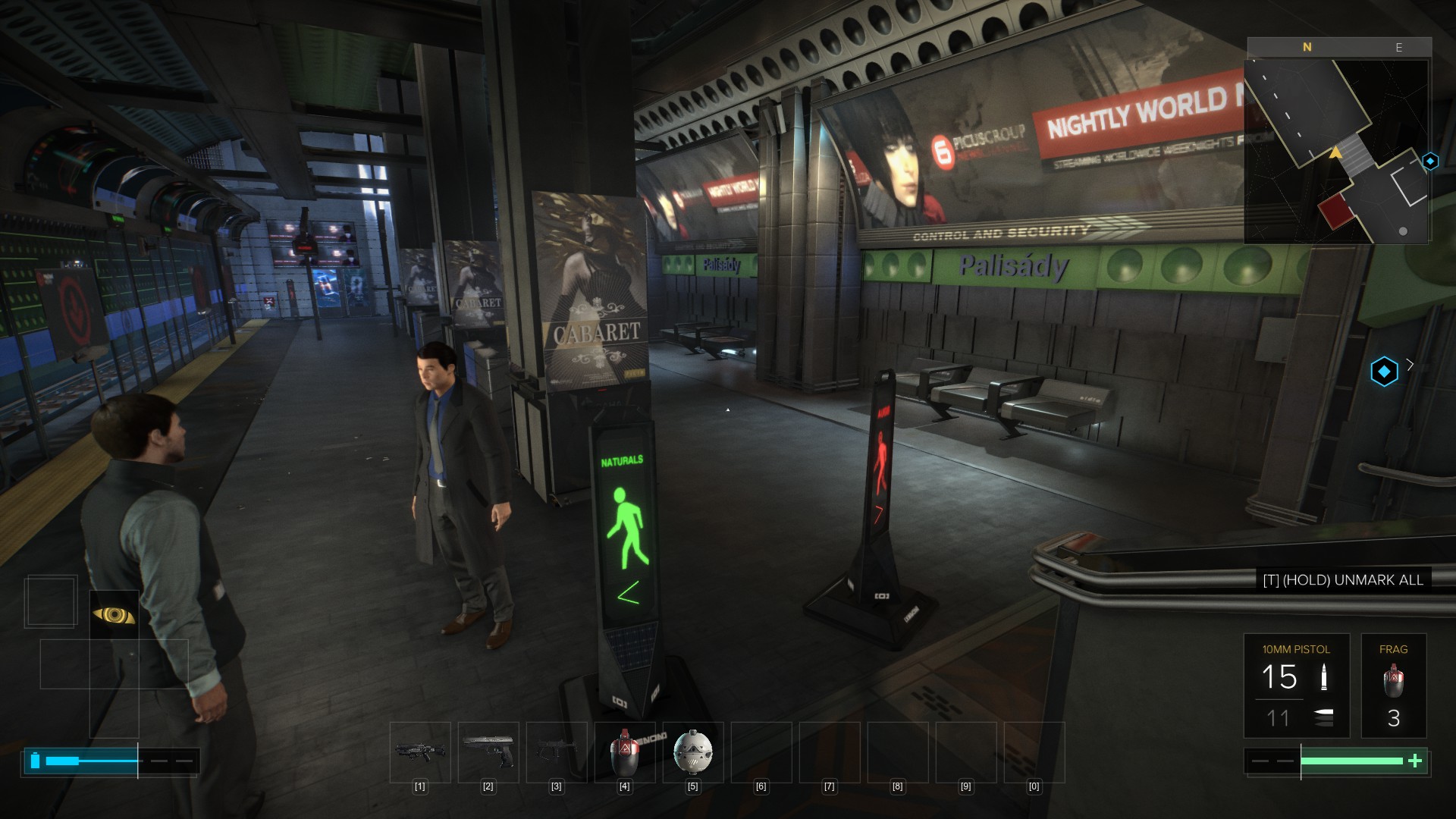Select the blue hexagon waypoint beside the chevron

pyautogui.click(x=1384, y=372)
